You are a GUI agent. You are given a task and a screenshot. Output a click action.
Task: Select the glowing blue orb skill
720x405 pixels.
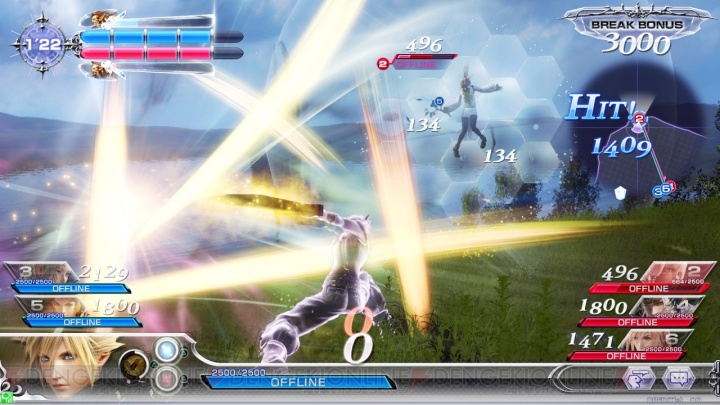[x=169, y=351]
